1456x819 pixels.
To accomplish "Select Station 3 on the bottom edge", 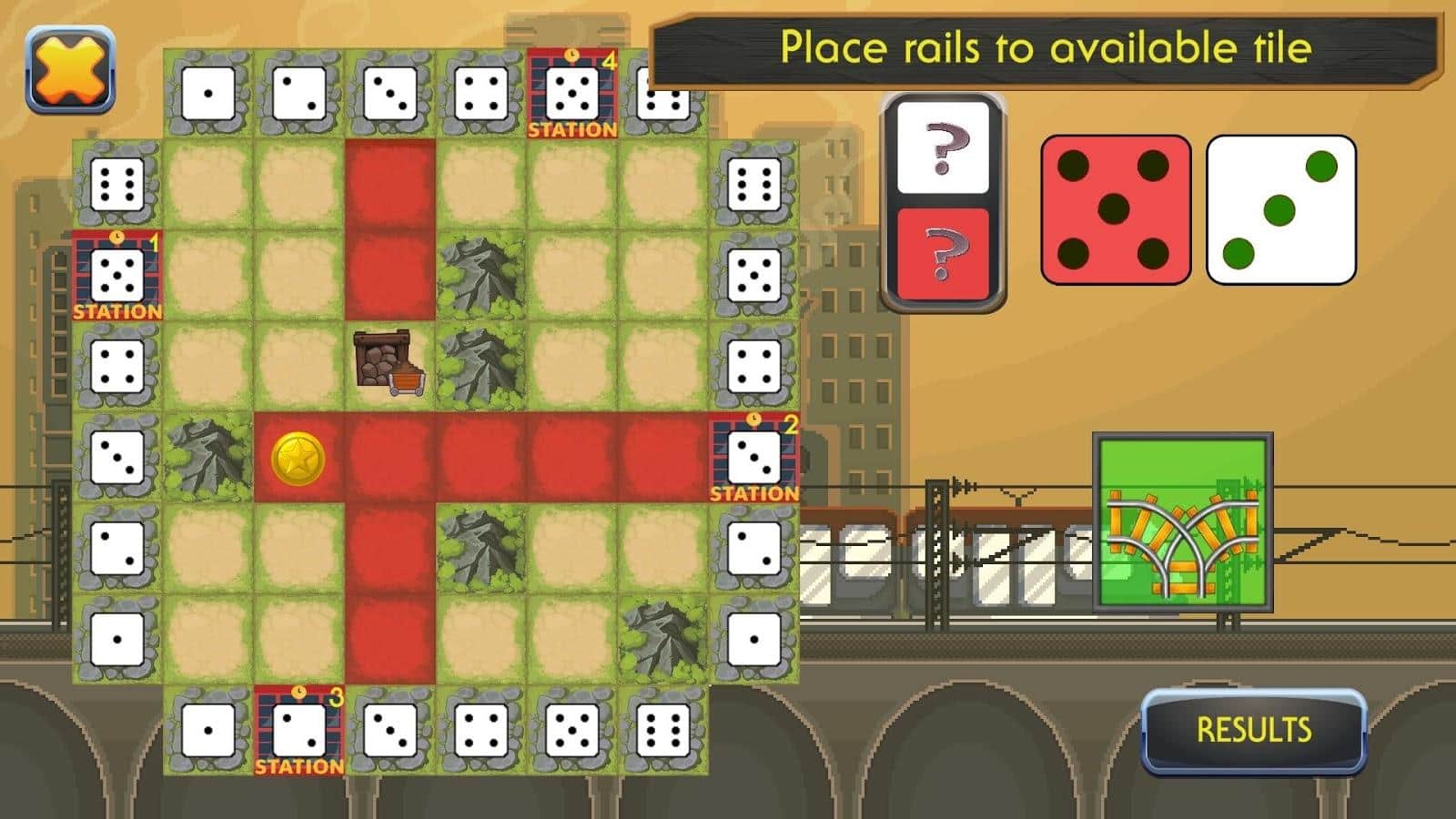I will pyautogui.click(x=299, y=731).
